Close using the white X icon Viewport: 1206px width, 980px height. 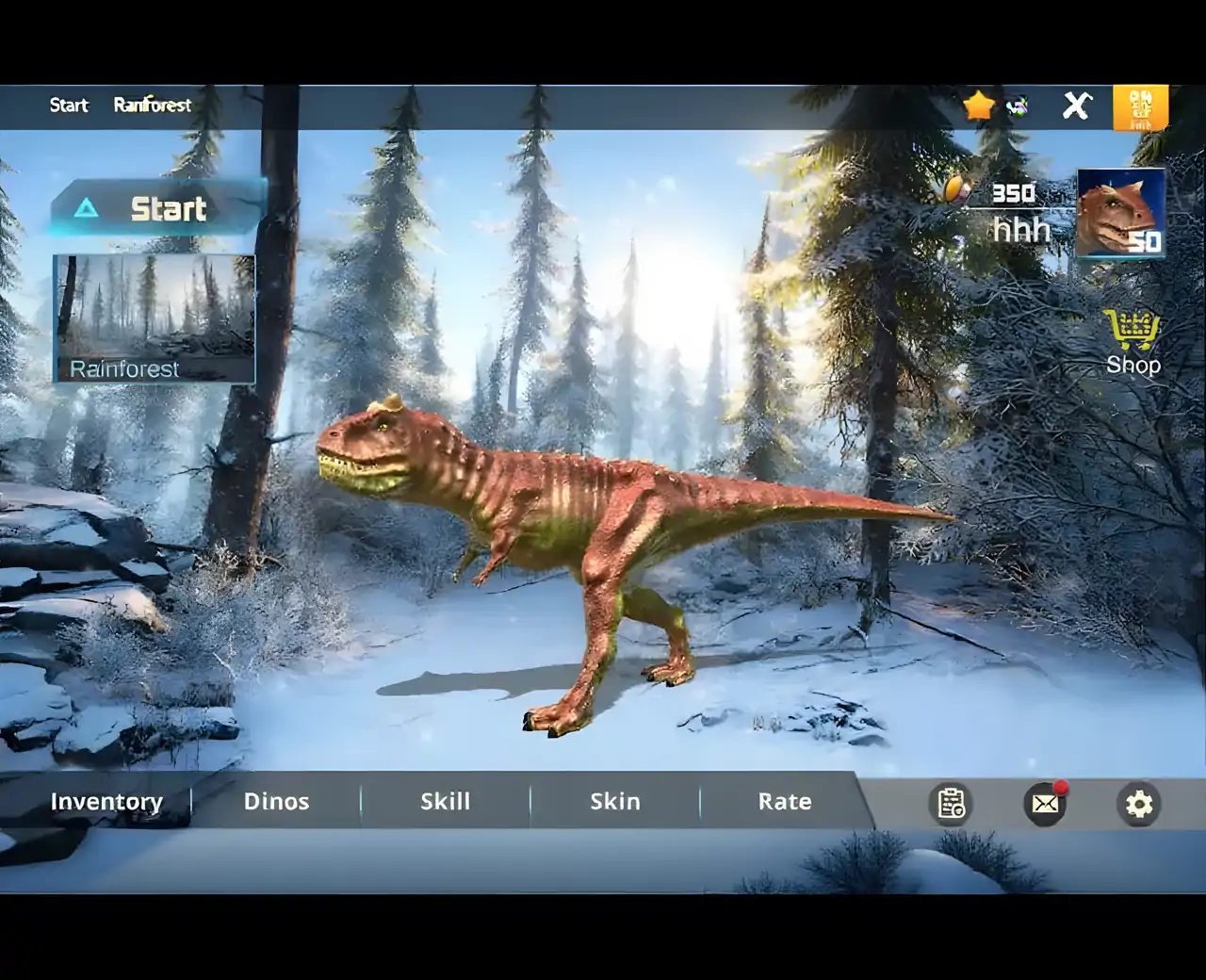[1076, 105]
